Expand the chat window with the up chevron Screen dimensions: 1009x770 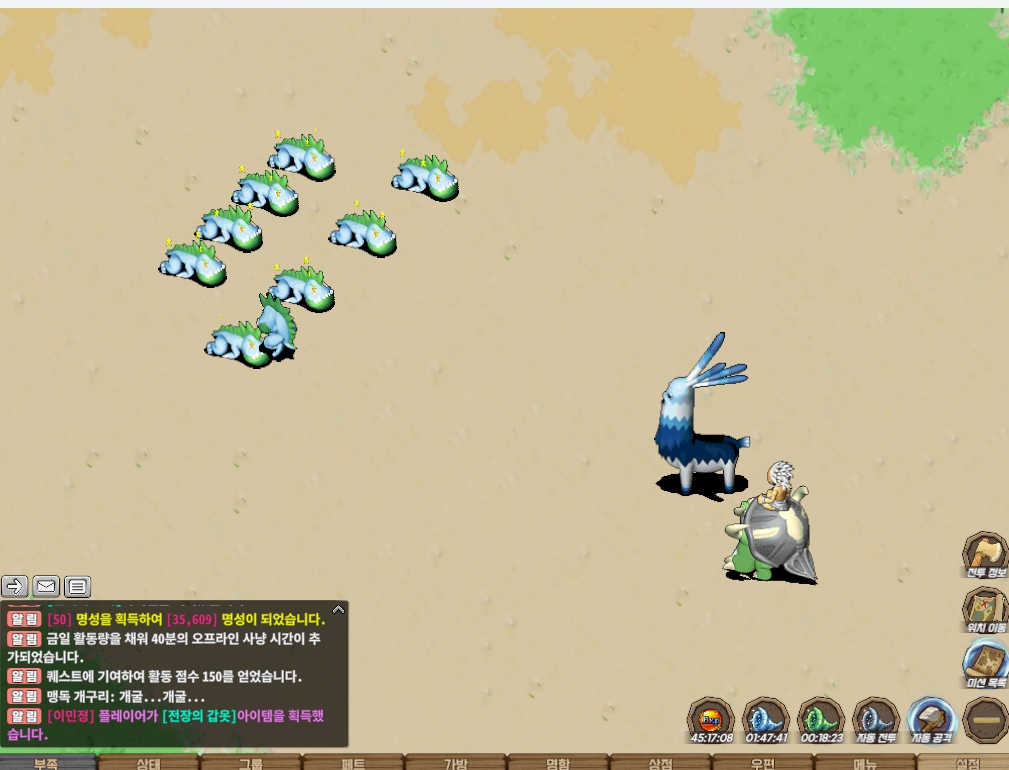(338, 608)
